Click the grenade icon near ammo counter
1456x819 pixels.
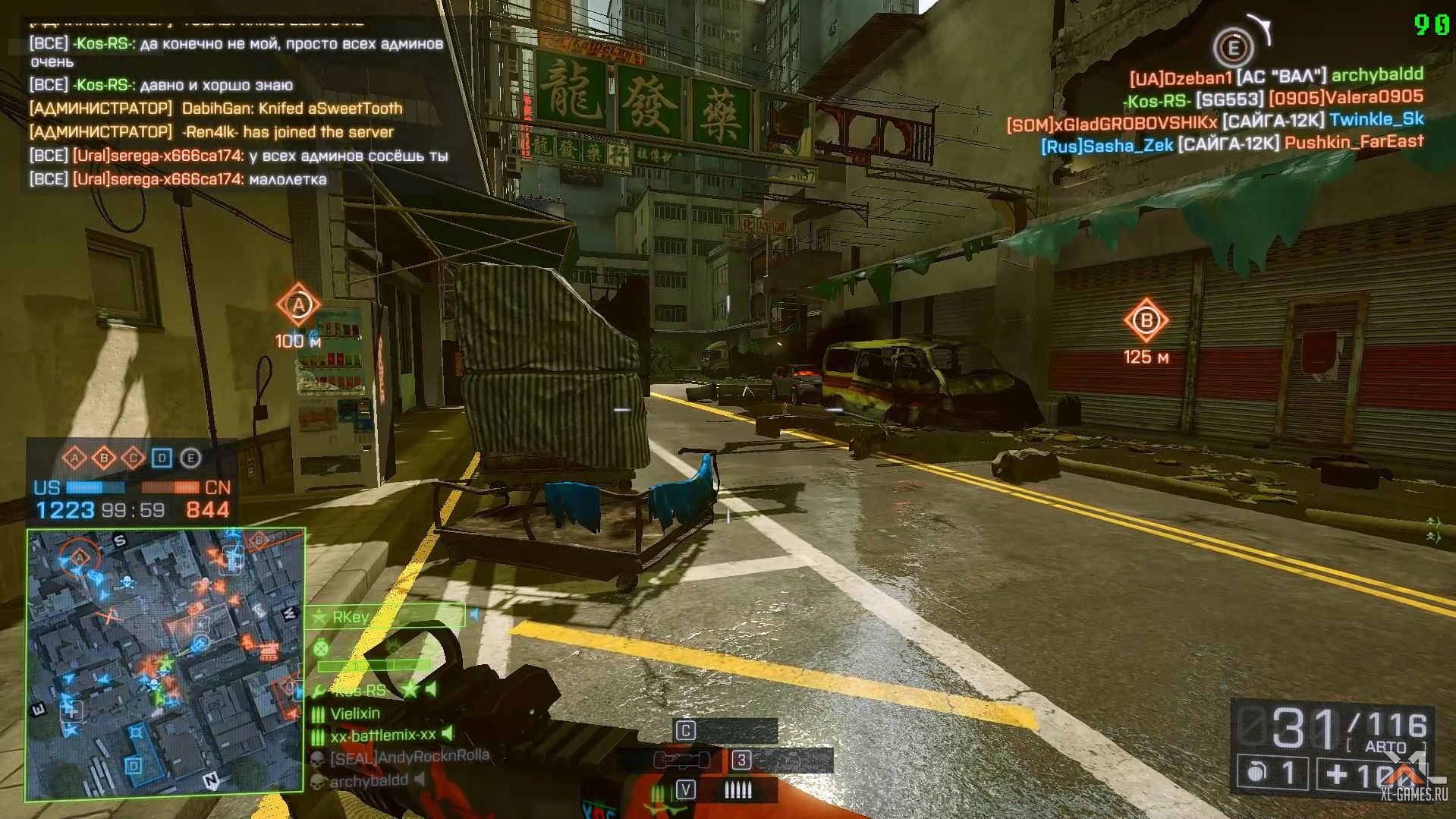pyautogui.click(x=1257, y=773)
